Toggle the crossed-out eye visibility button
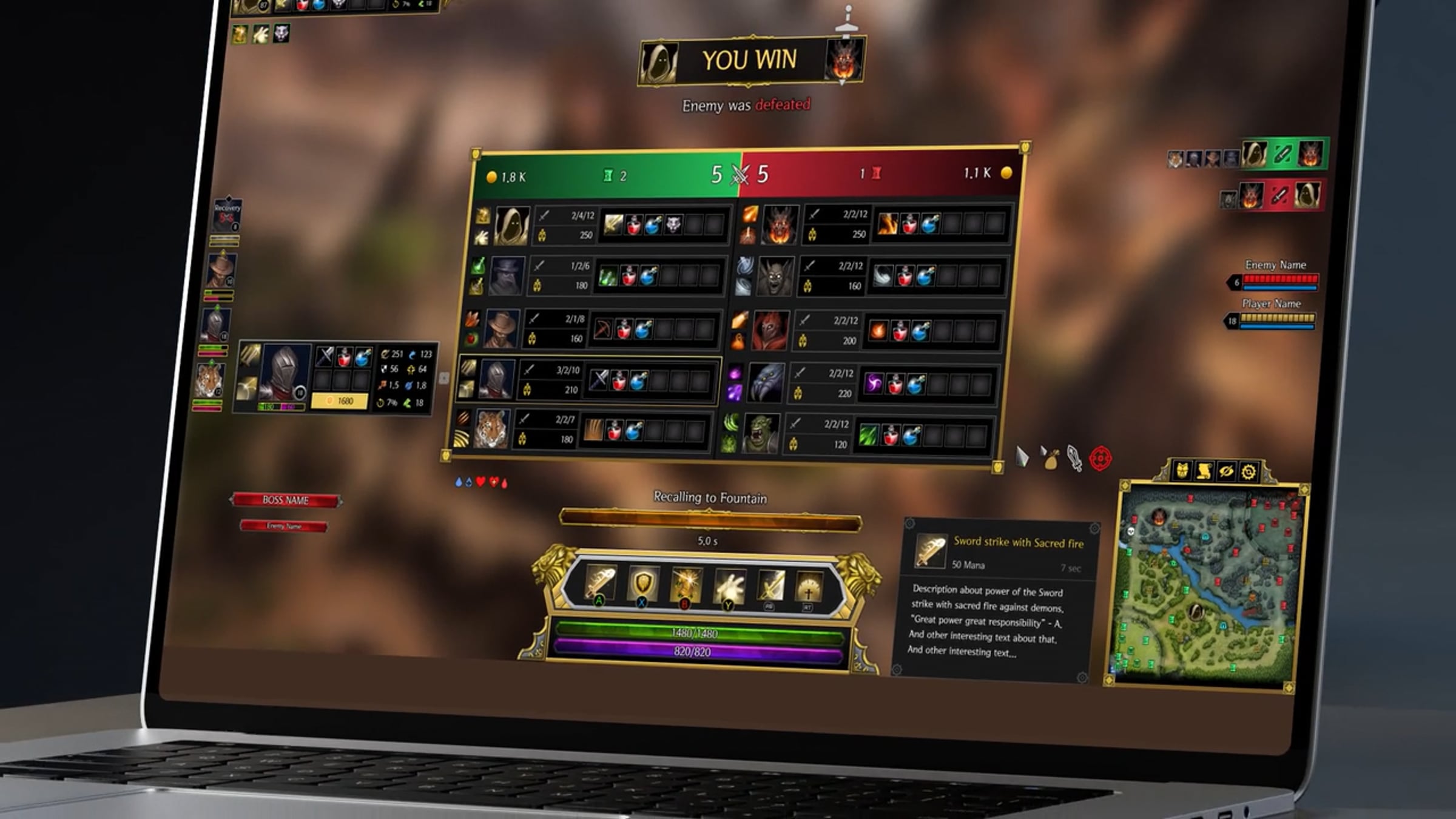 [x=1226, y=472]
